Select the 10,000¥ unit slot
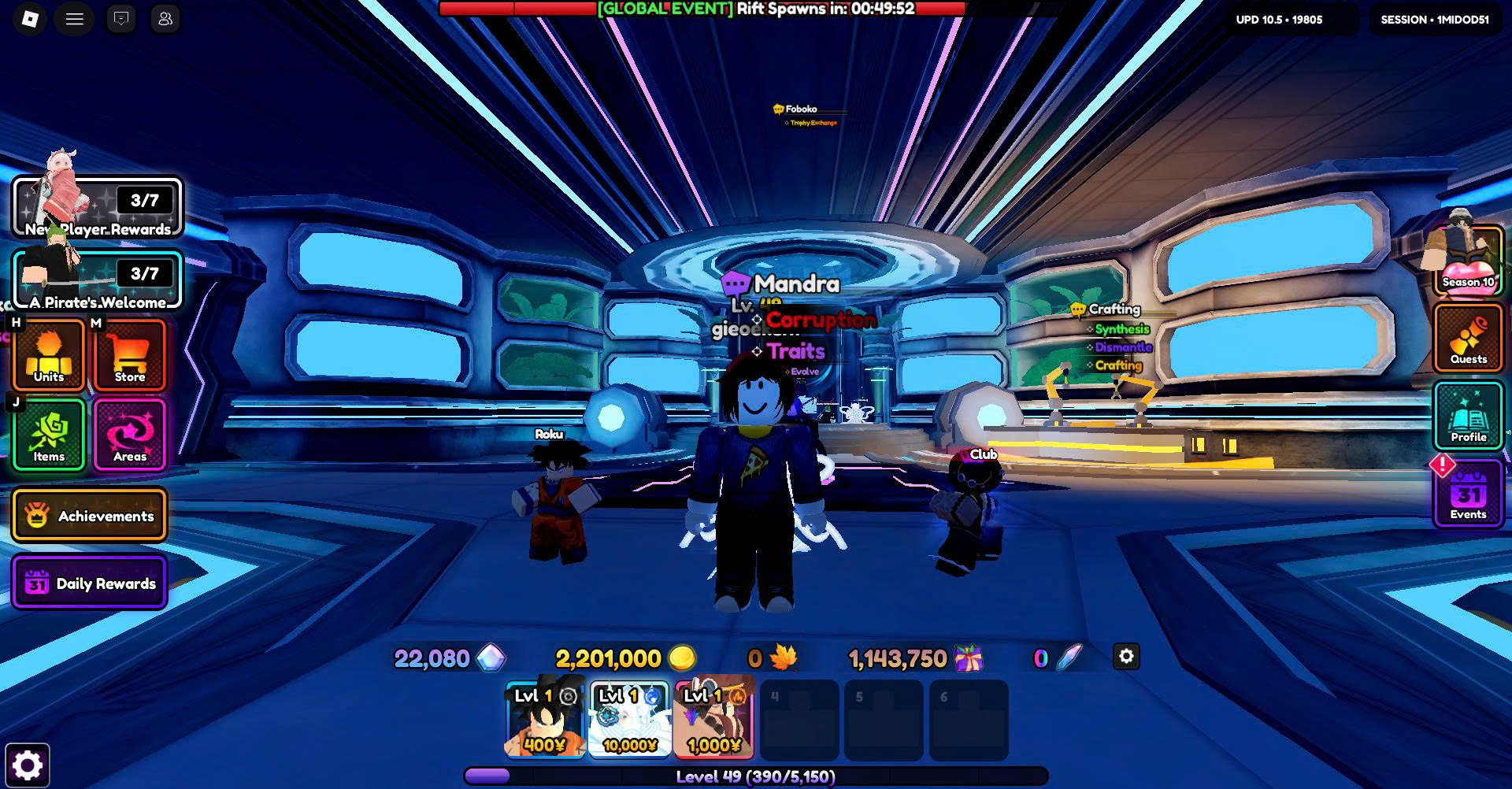This screenshot has height=789, width=1512. coord(629,720)
